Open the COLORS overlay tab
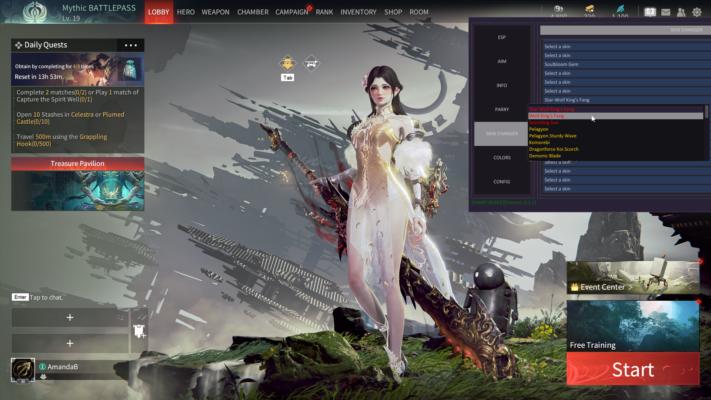Screen dimensions: 711x400 [x=501, y=157]
